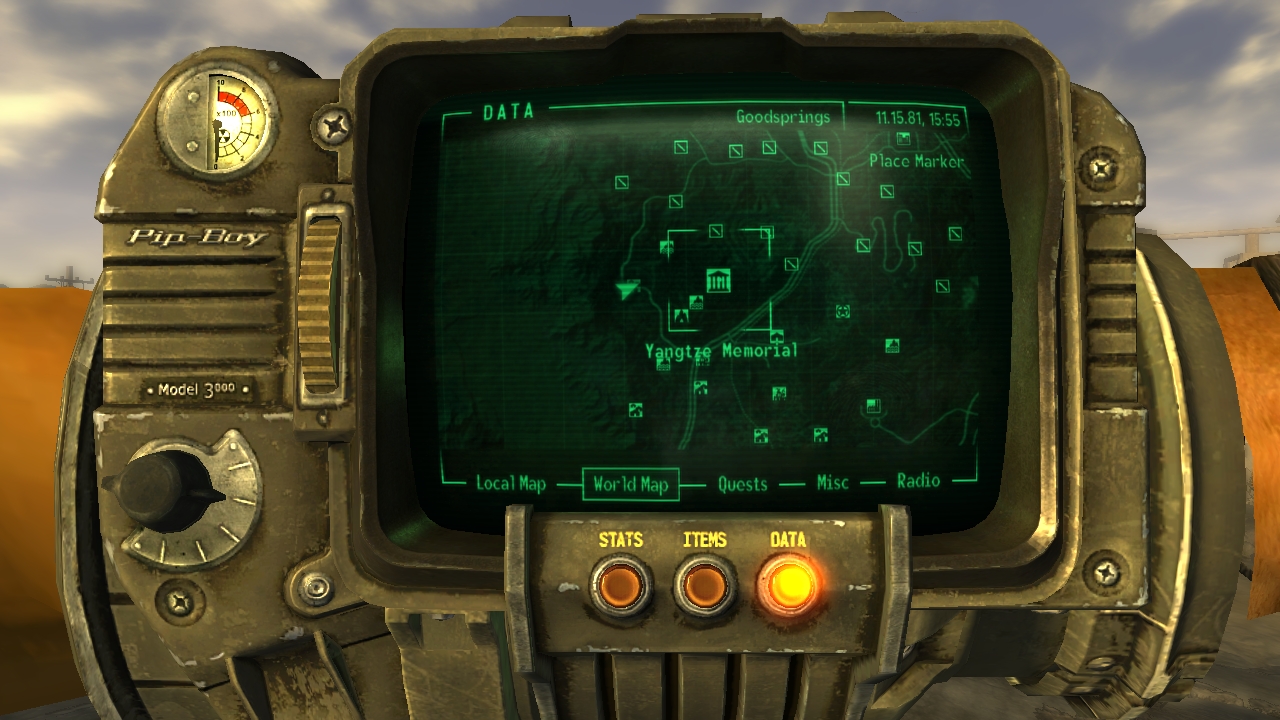Click the player arrow on the map
The image size is (1280, 720).
tap(627, 290)
